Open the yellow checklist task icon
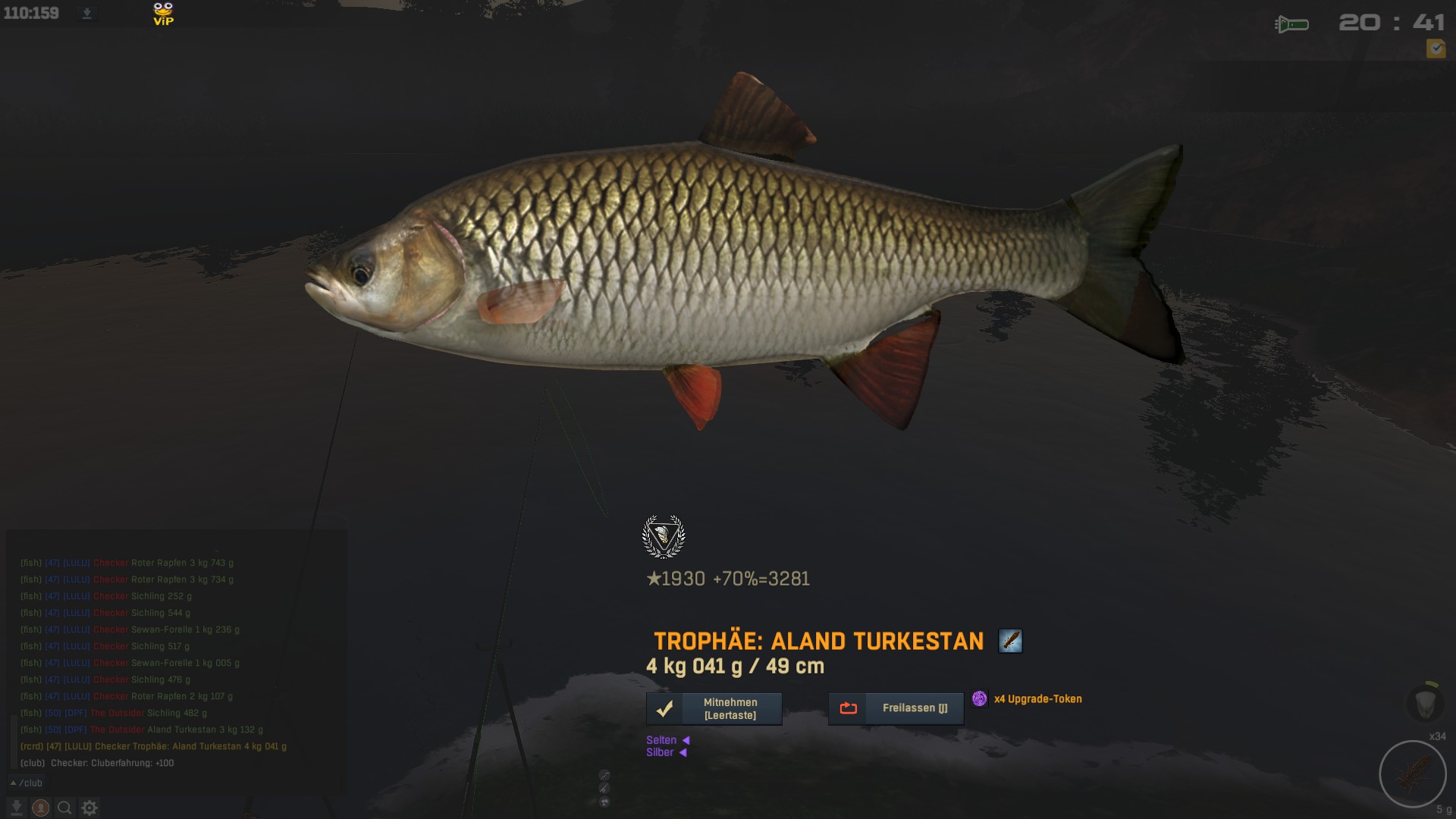The width and height of the screenshot is (1456, 819). (x=1436, y=49)
